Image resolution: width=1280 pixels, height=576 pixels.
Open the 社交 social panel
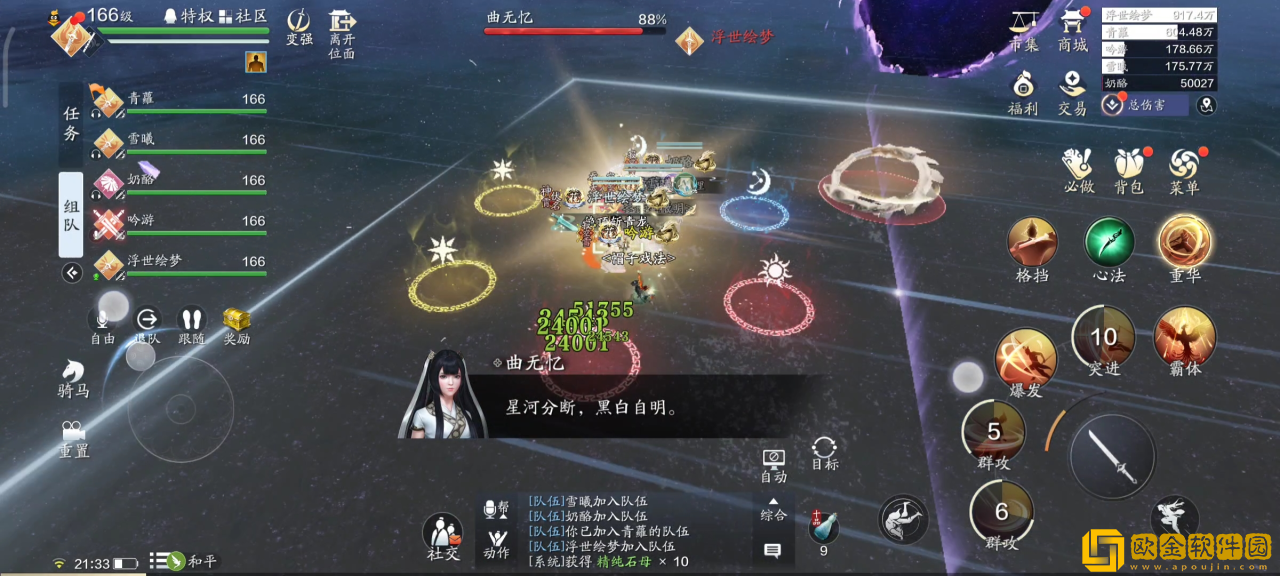(x=442, y=537)
